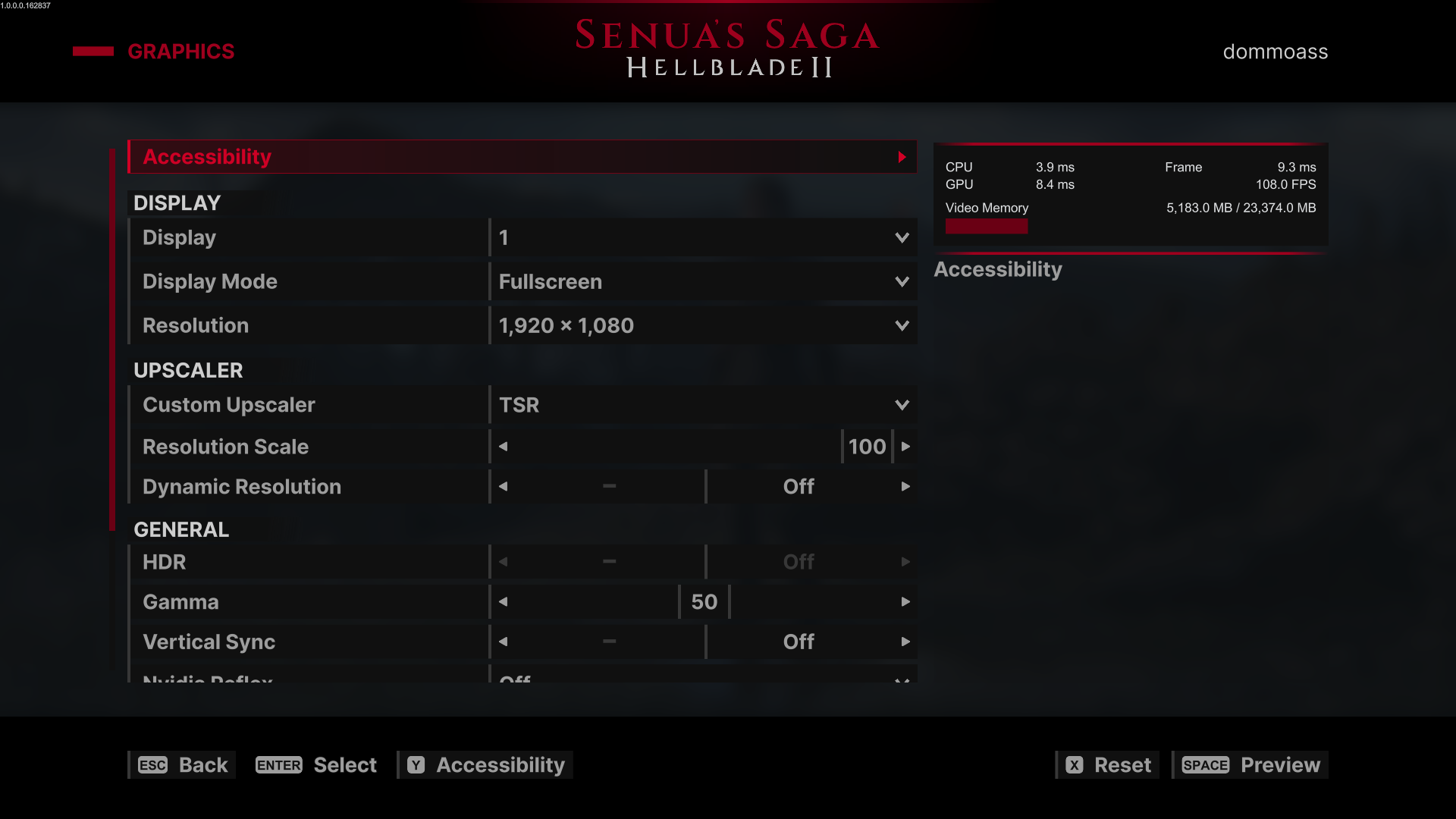Screen dimensions: 1456x819
Task: Click the Gamma slider value 50
Action: (704, 602)
